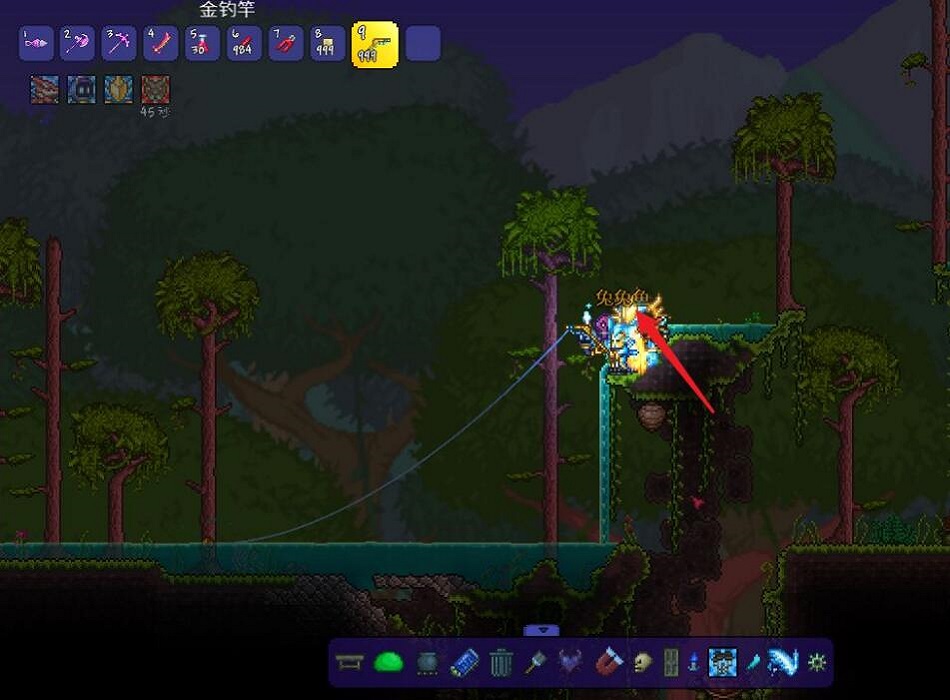Select the potion stack of 30
950x700 pixels.
tap(202, 43)
